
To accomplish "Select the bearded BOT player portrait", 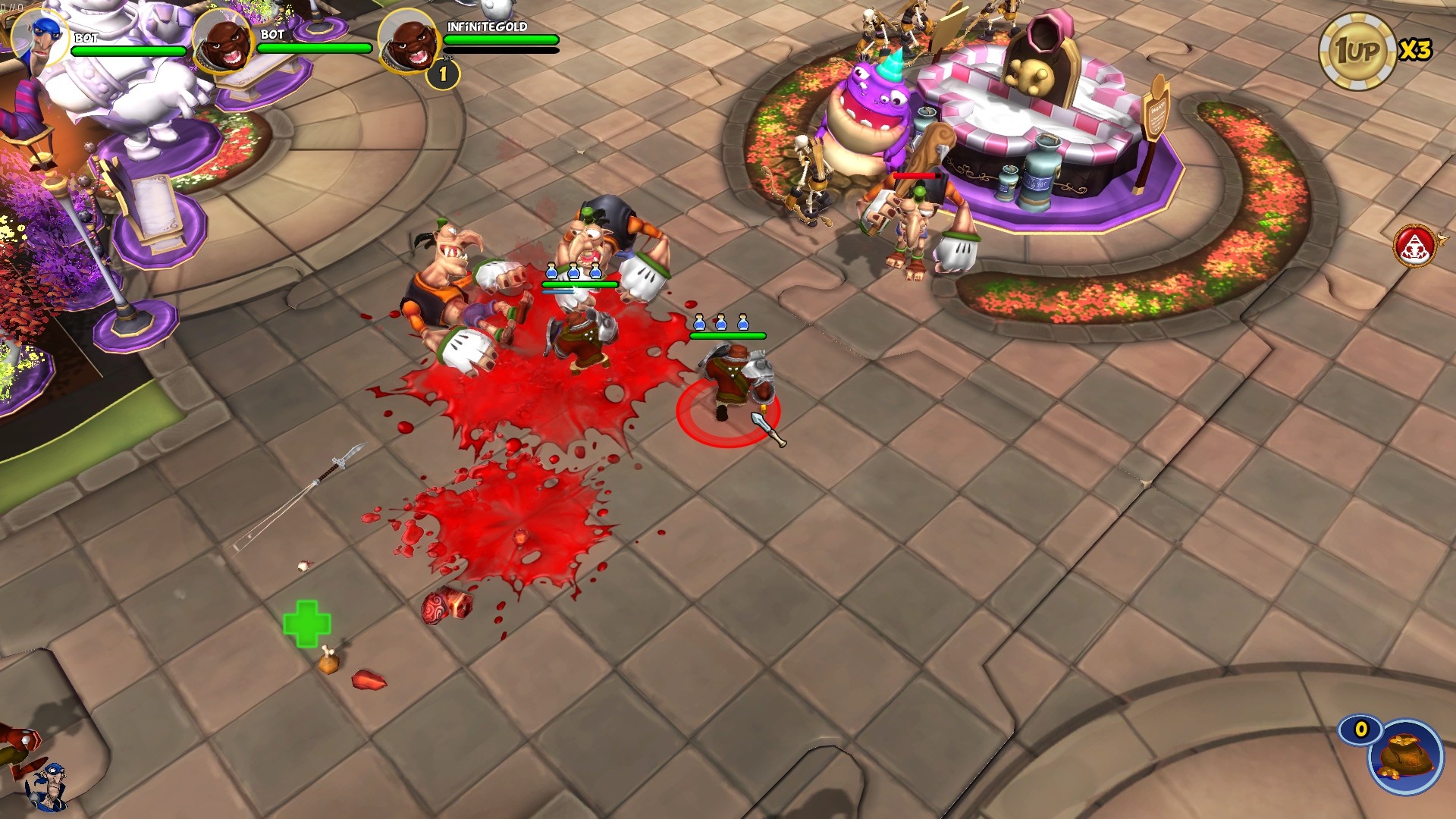I will 222,42.
